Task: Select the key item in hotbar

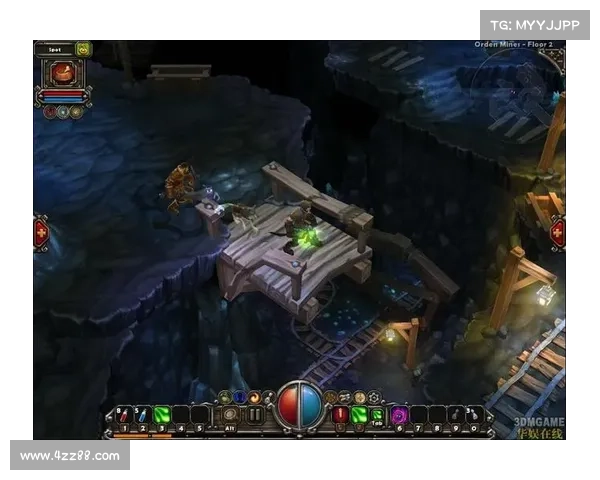Action: (x=456, y=414)
